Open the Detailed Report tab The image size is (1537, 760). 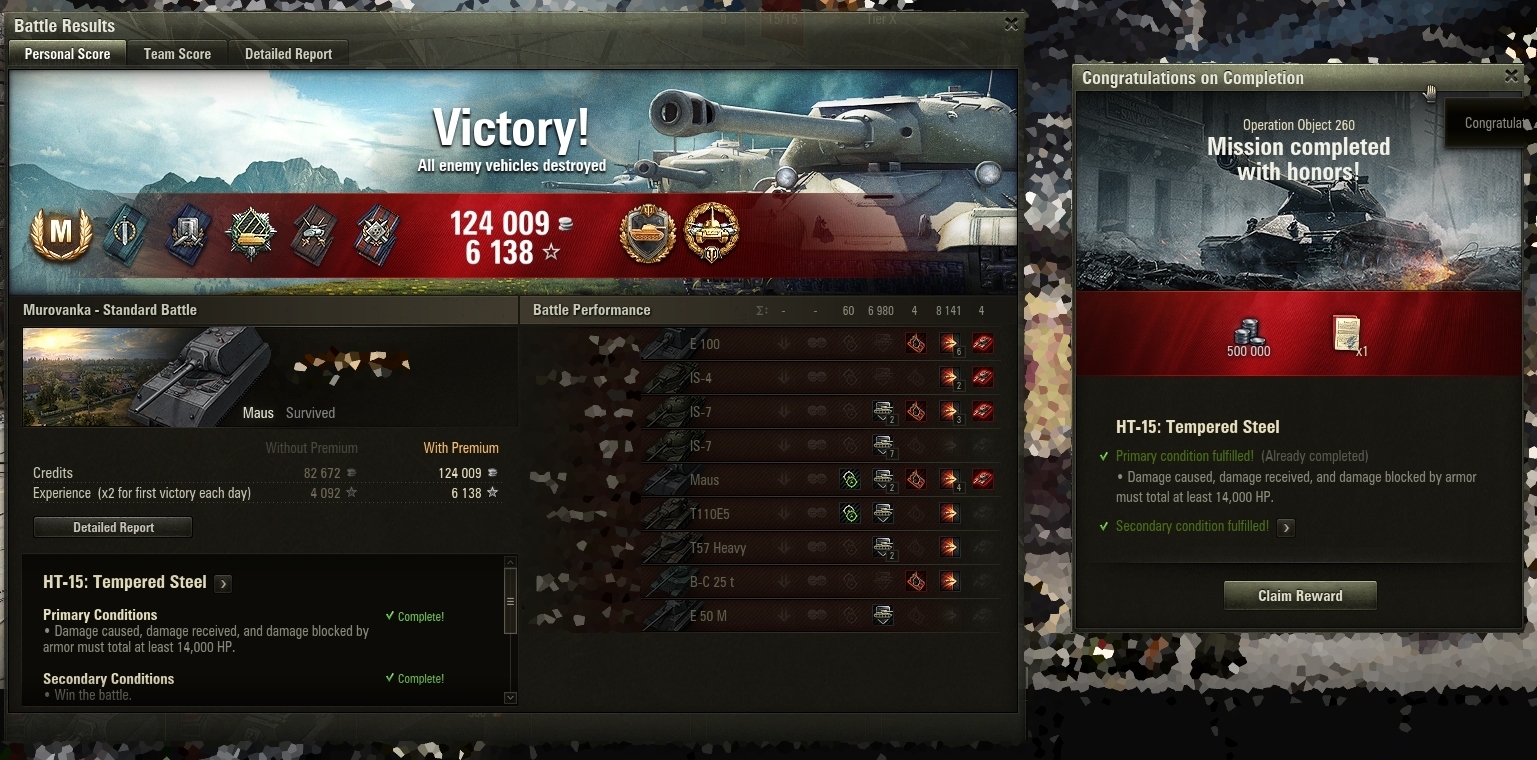tap(288, 54)
